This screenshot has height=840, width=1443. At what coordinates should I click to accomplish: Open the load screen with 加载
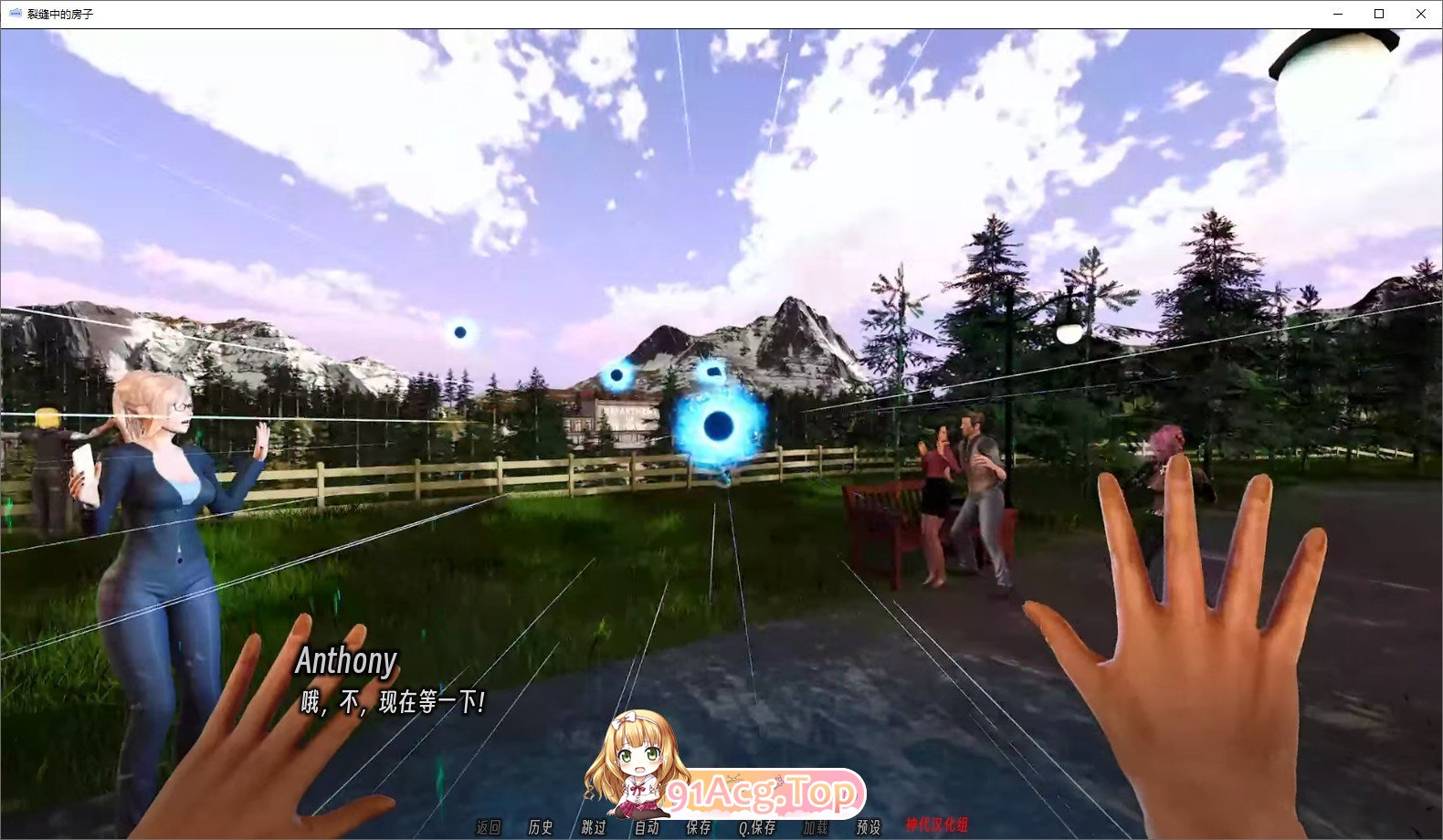(816, 827)
